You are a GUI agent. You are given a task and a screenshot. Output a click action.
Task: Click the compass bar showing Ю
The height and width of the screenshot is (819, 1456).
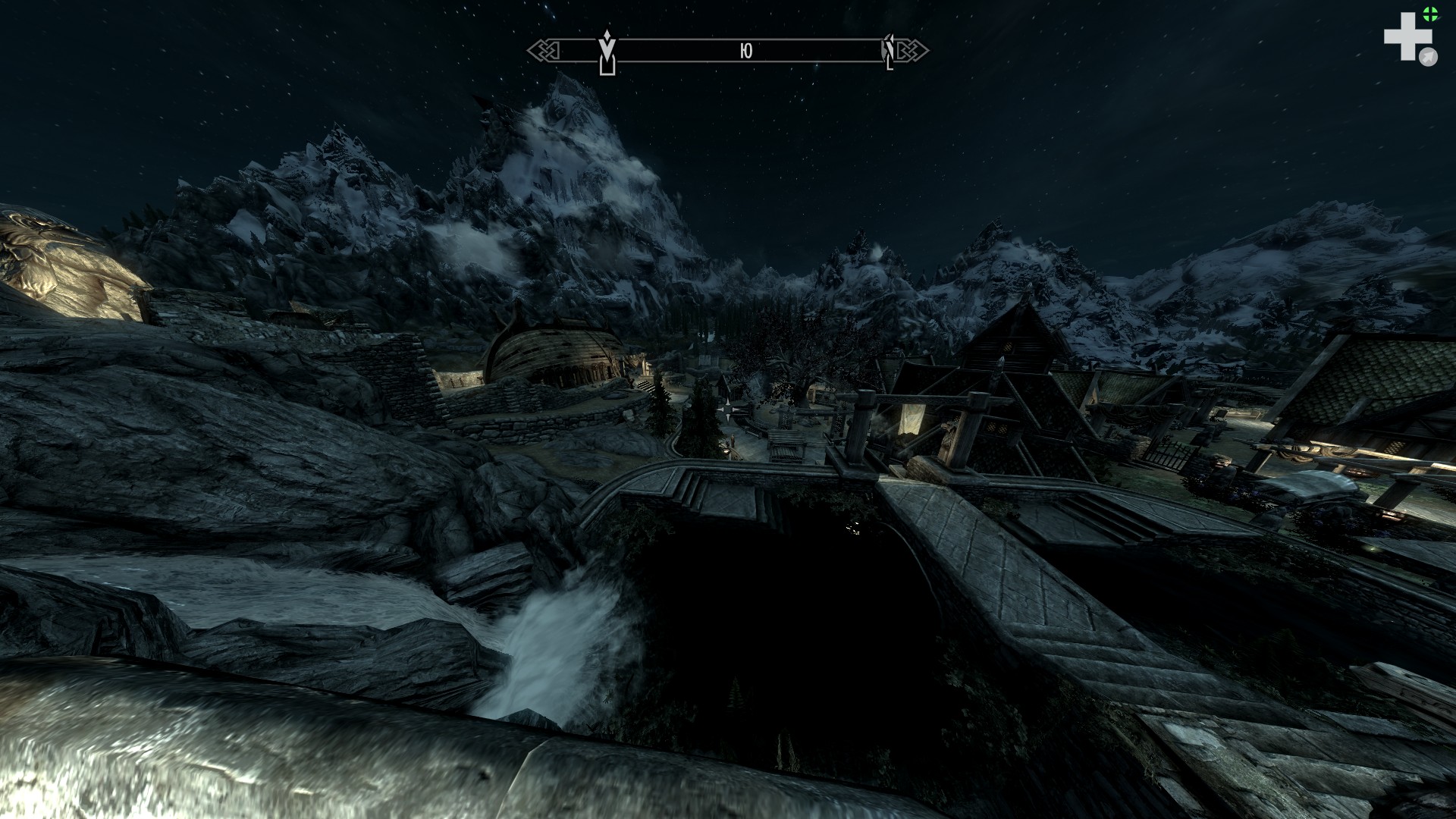coord(746,51)
